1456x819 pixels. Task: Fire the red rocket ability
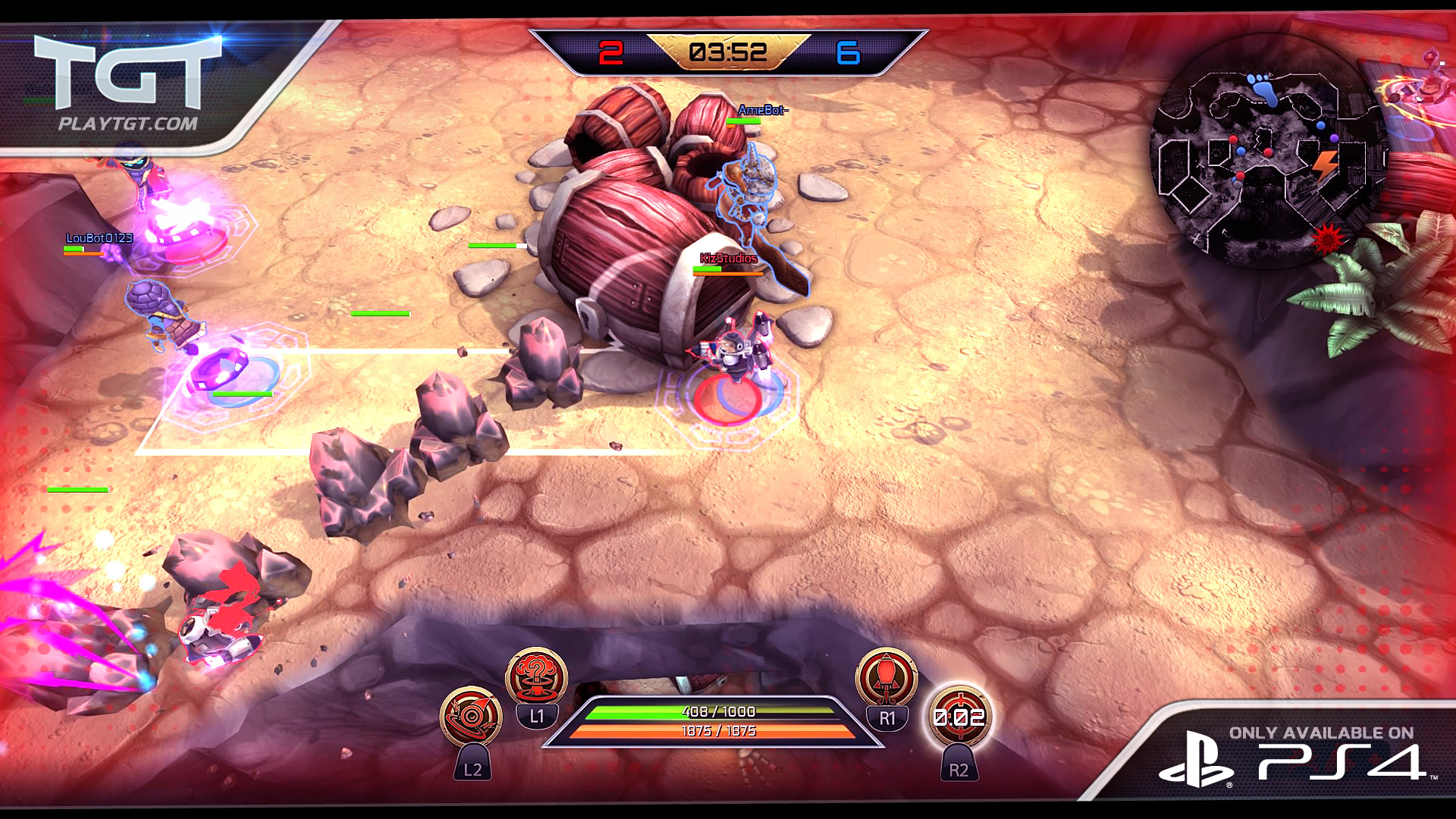(886, 676)
